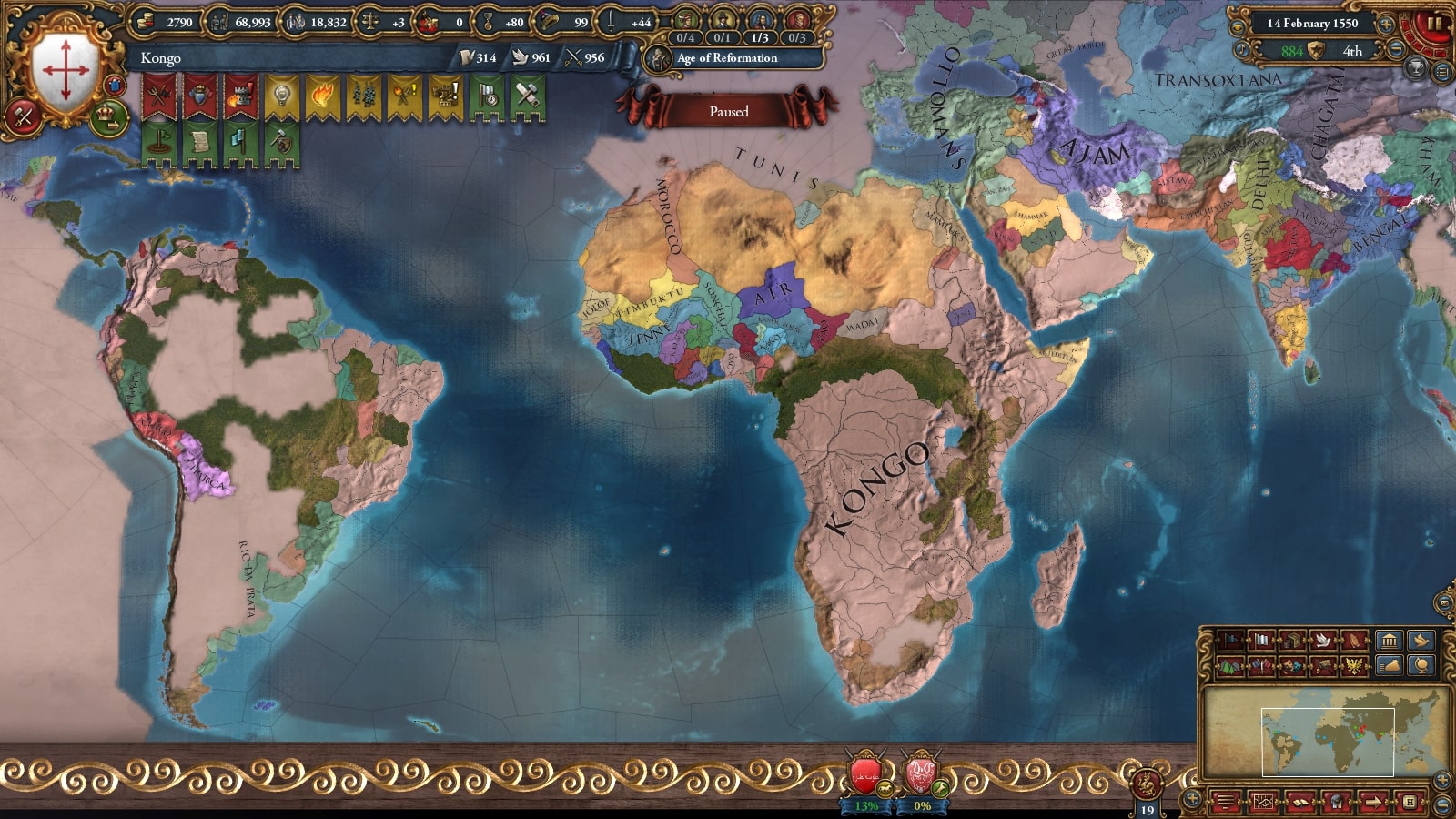Open the ducats treasury display
The height and width of the screenshot is (819, 1456).
[x=168, y=22]
